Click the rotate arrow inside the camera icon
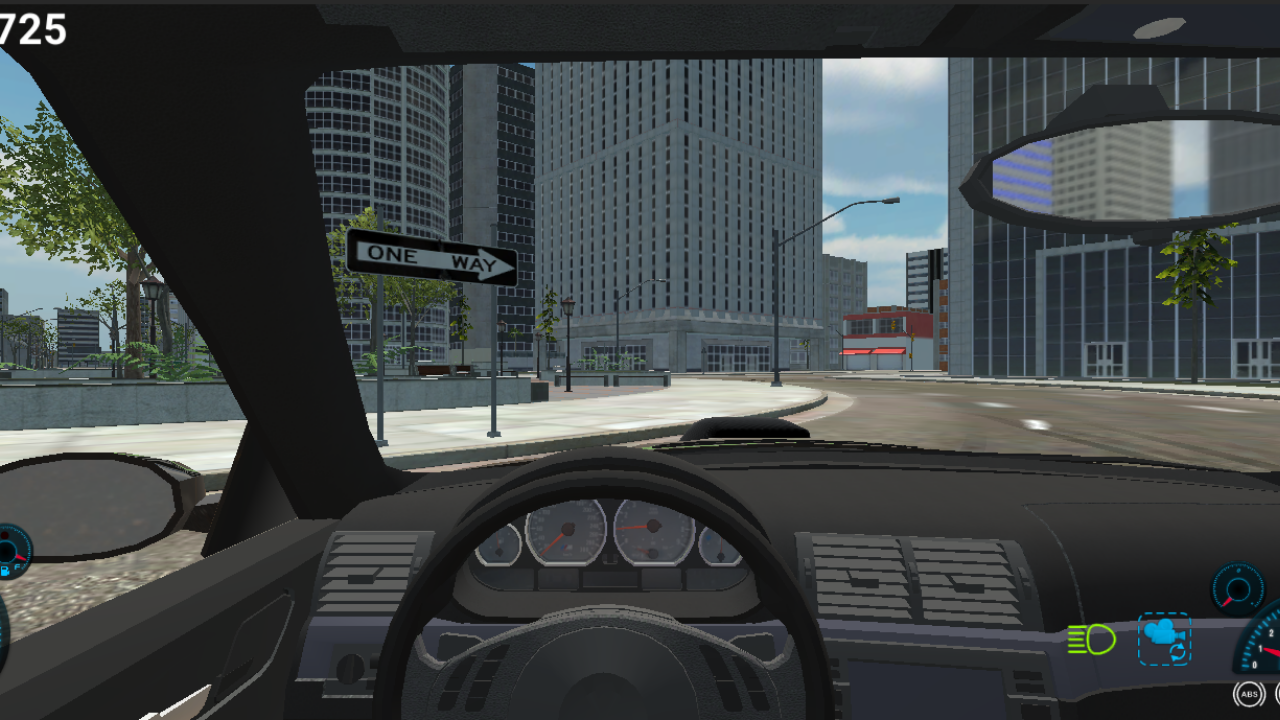Image resolution: width=1280 pixels, height=720 pixels. pos(1180,653)
